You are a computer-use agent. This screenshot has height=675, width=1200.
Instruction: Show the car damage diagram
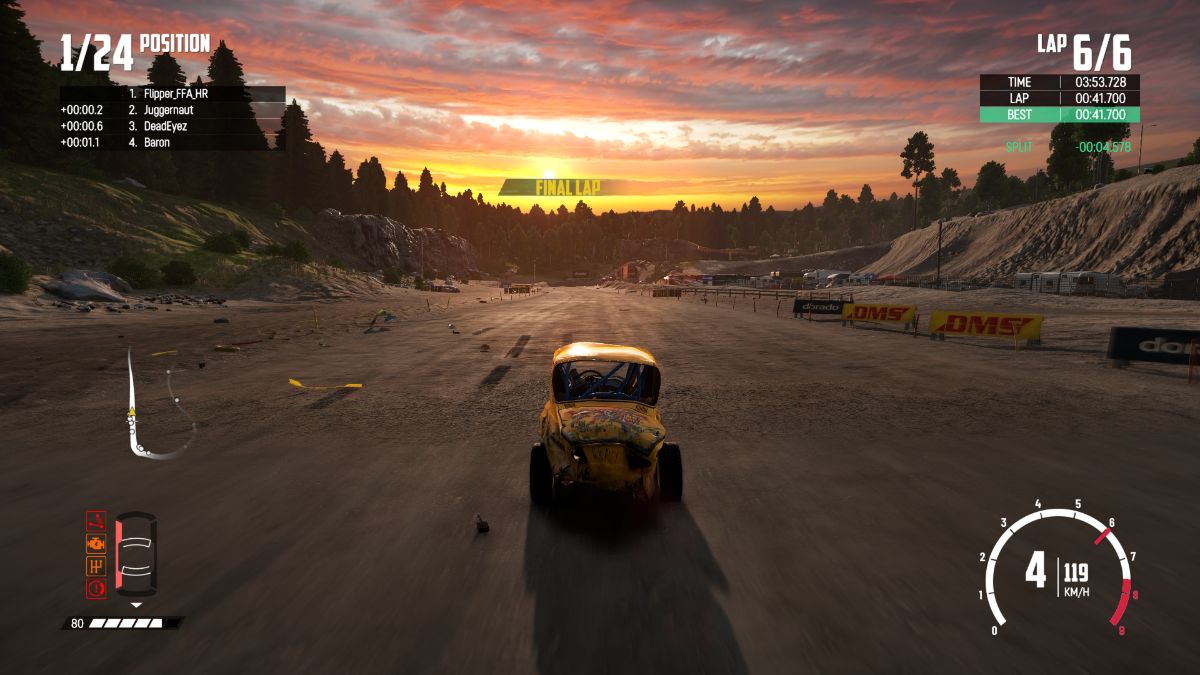coord(136,554)
